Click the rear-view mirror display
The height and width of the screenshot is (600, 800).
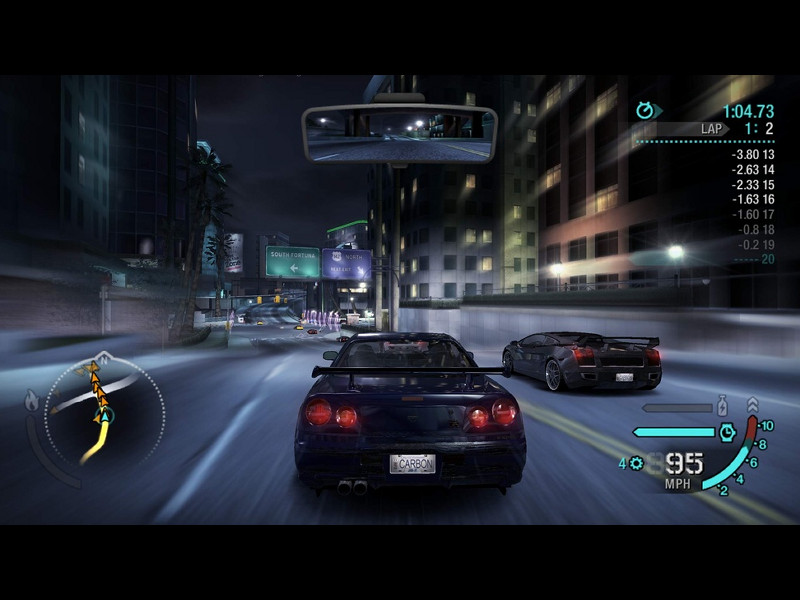pos(399,136)
